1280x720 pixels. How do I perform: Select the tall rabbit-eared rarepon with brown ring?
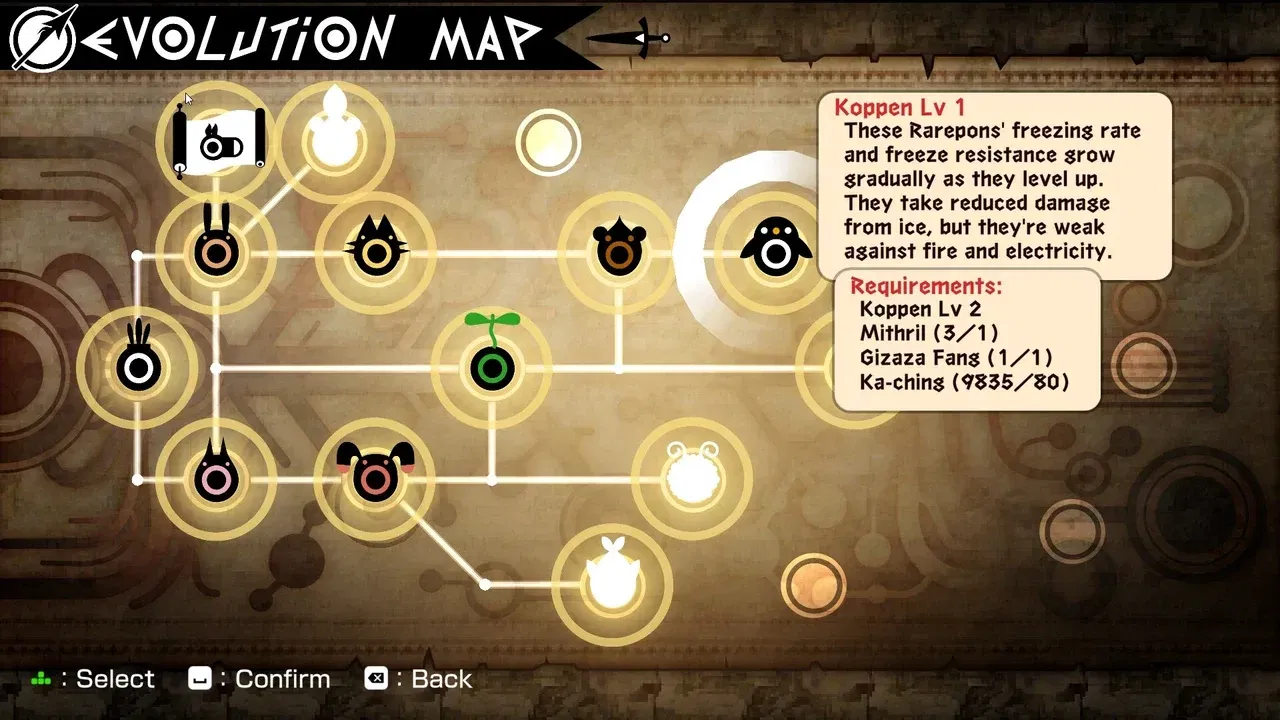pos(216,250)
